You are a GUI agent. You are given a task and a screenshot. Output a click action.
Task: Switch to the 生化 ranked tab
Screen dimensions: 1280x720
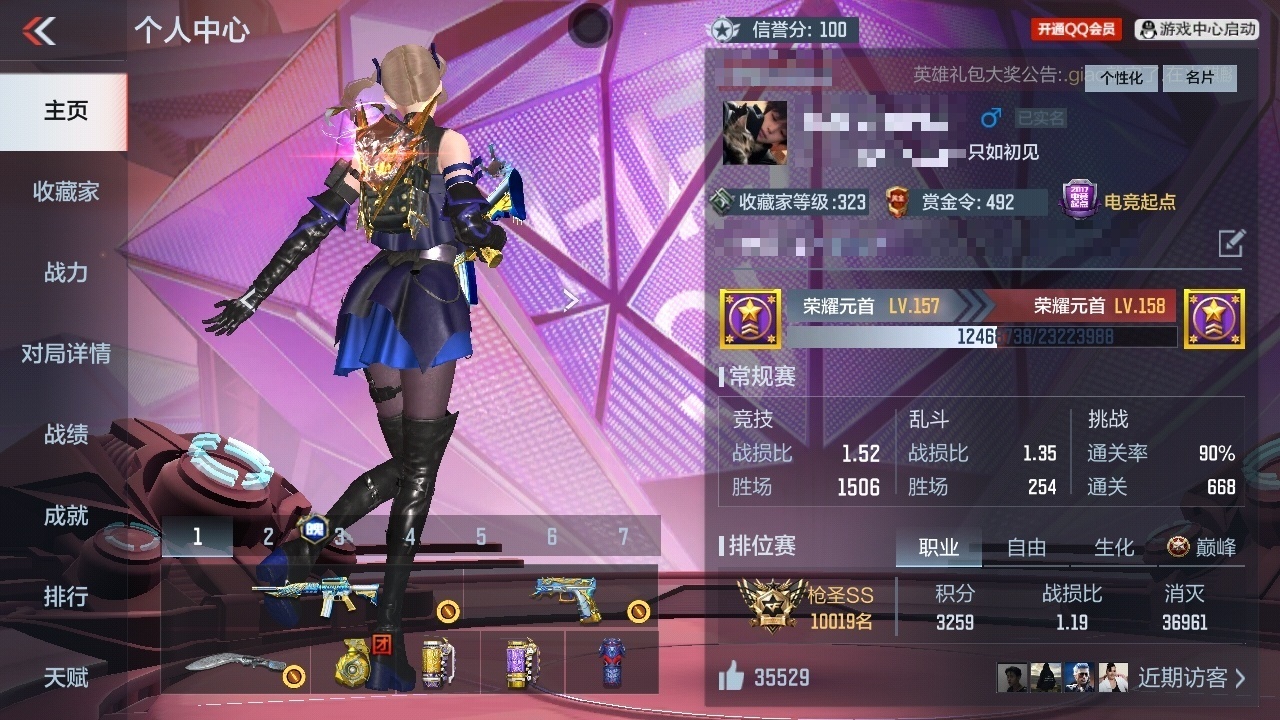pos(1113,547)
